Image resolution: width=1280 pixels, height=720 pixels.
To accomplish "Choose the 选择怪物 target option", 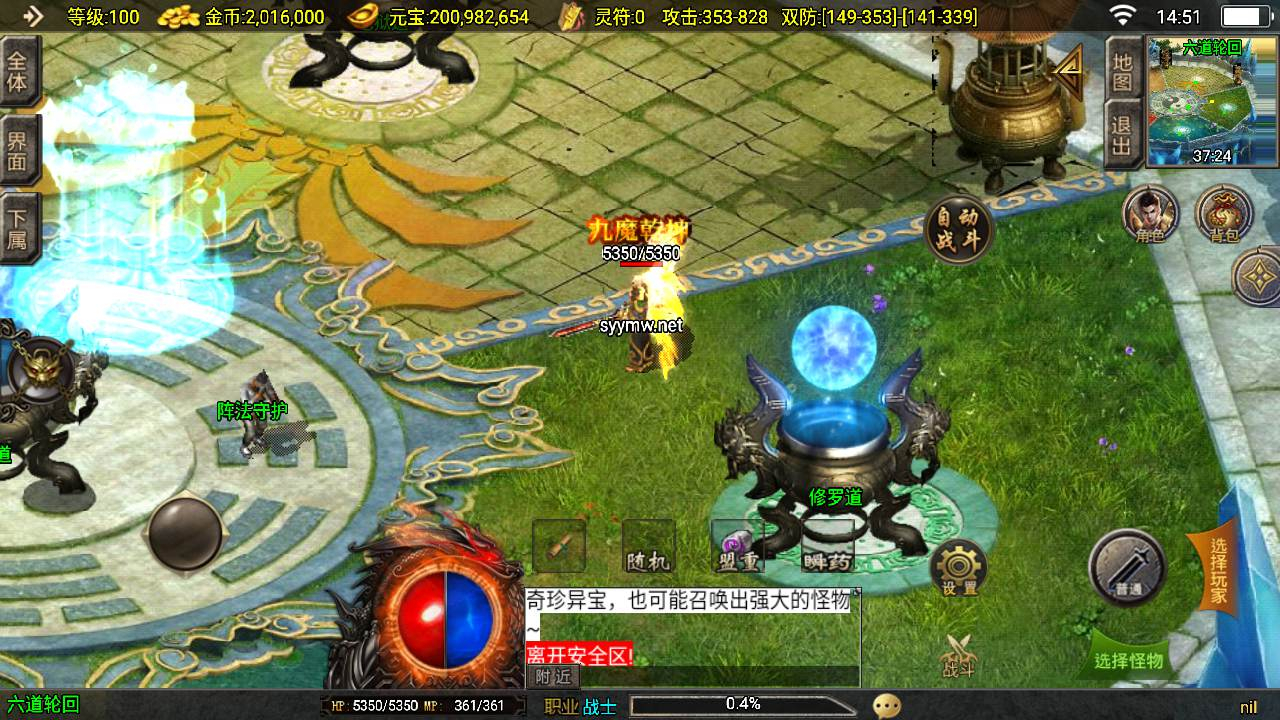I will click(1130, 659).
